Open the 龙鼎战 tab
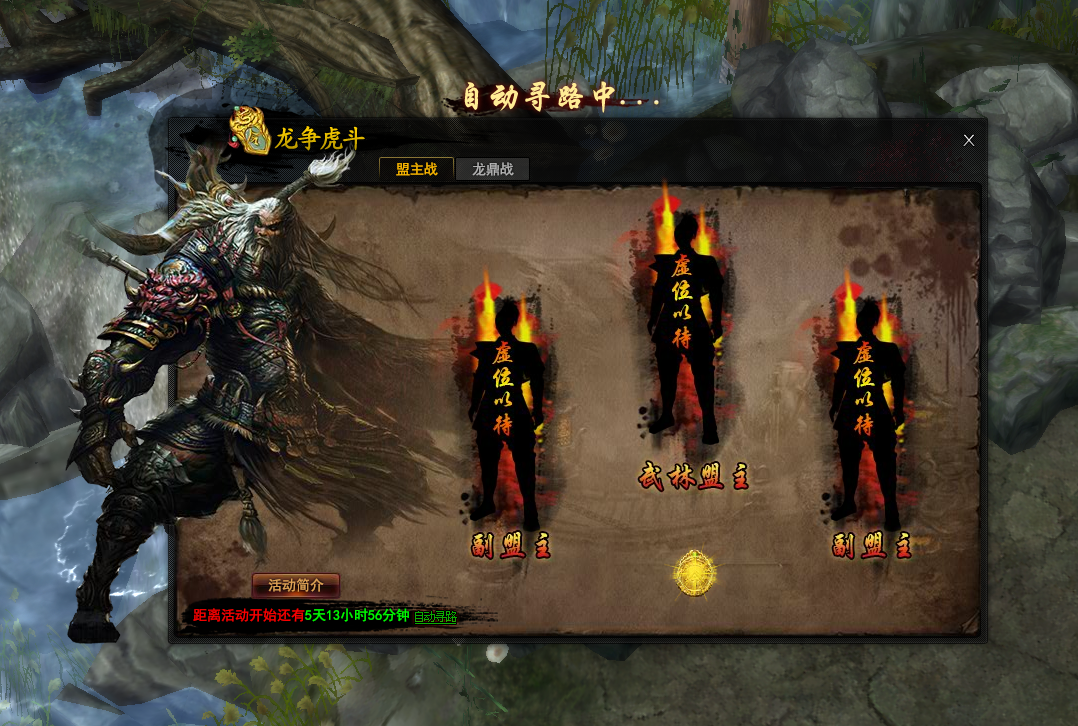The width and height of the screenshot is (1078, 726). point(492,169)
